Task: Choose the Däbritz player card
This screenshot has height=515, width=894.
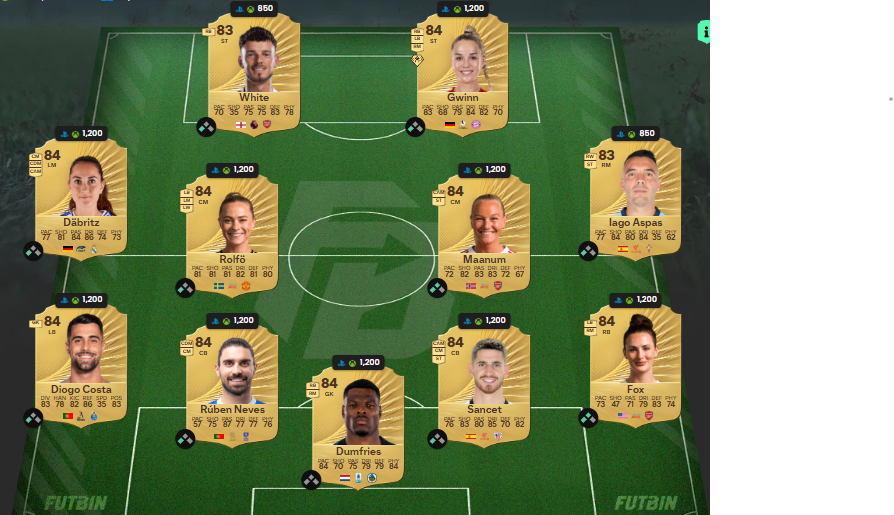Action: (x=81, y=197)
